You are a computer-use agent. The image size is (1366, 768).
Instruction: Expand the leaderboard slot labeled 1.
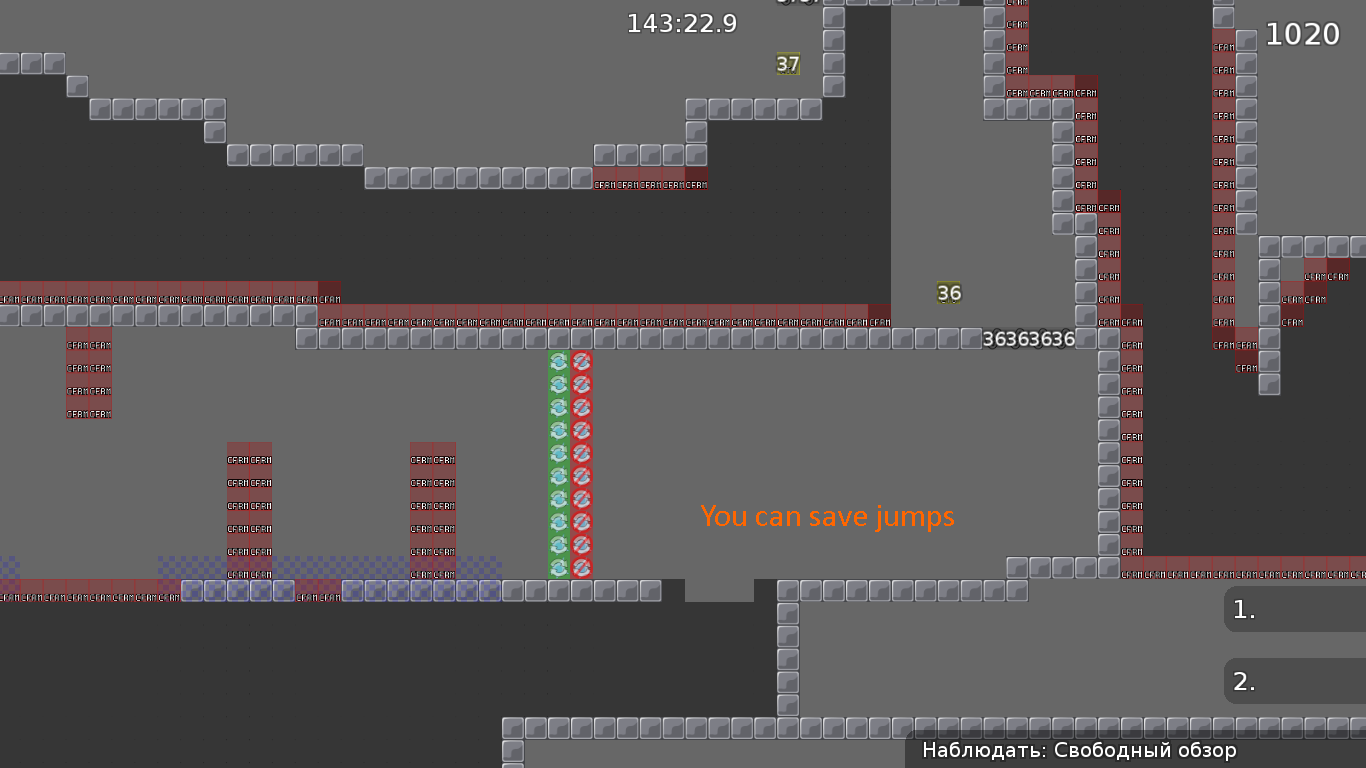[1294, 609]
